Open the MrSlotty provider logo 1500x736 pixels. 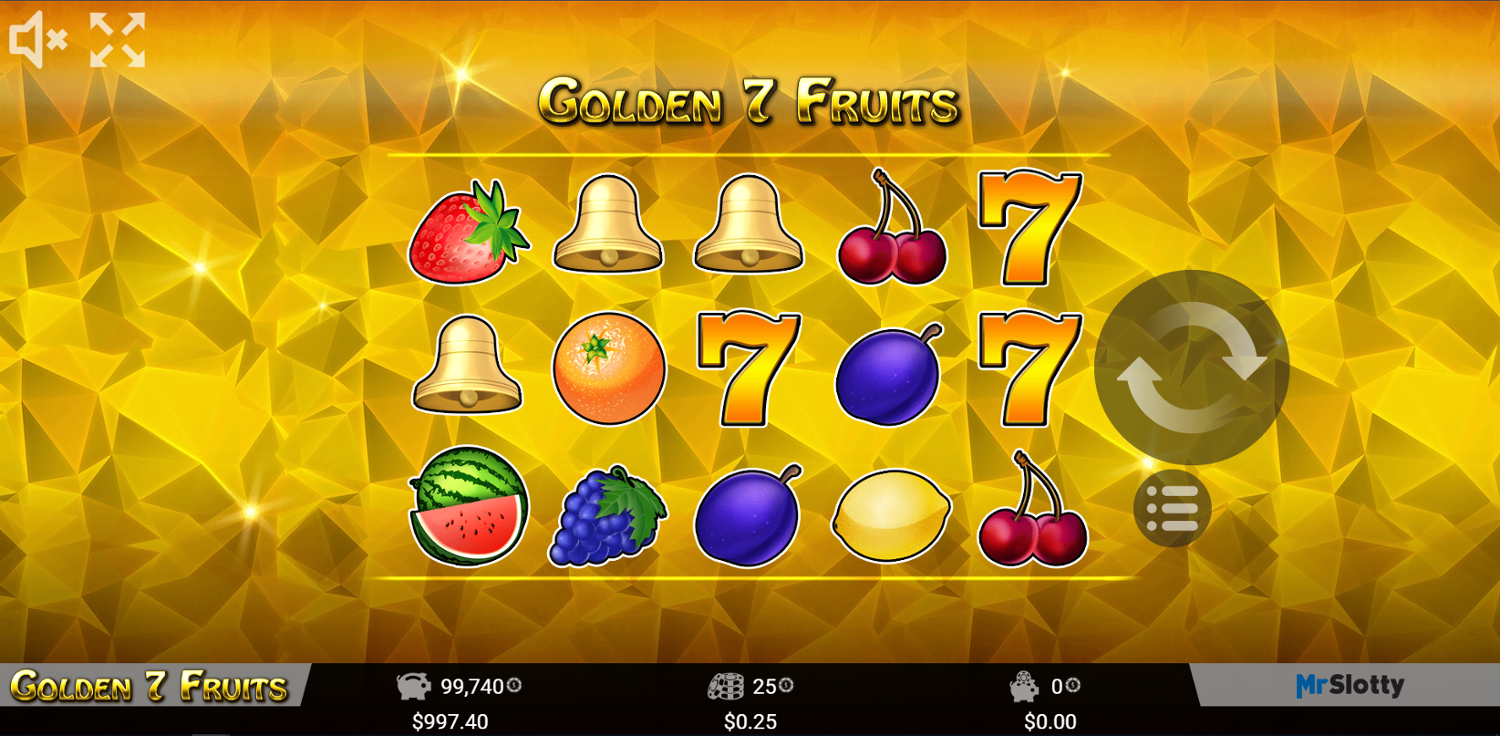1350,685
